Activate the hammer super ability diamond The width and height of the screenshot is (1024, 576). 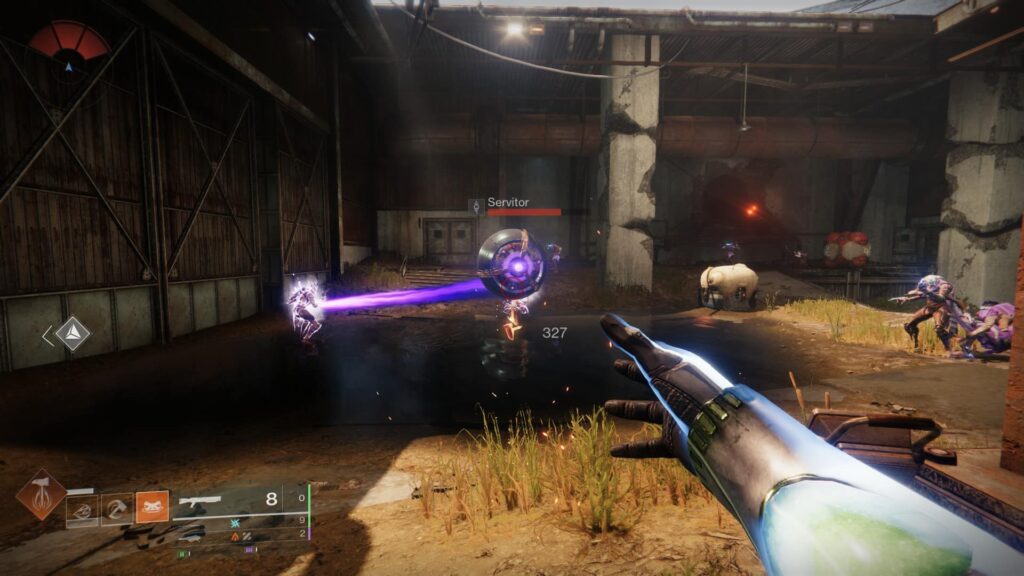point(41,494)
